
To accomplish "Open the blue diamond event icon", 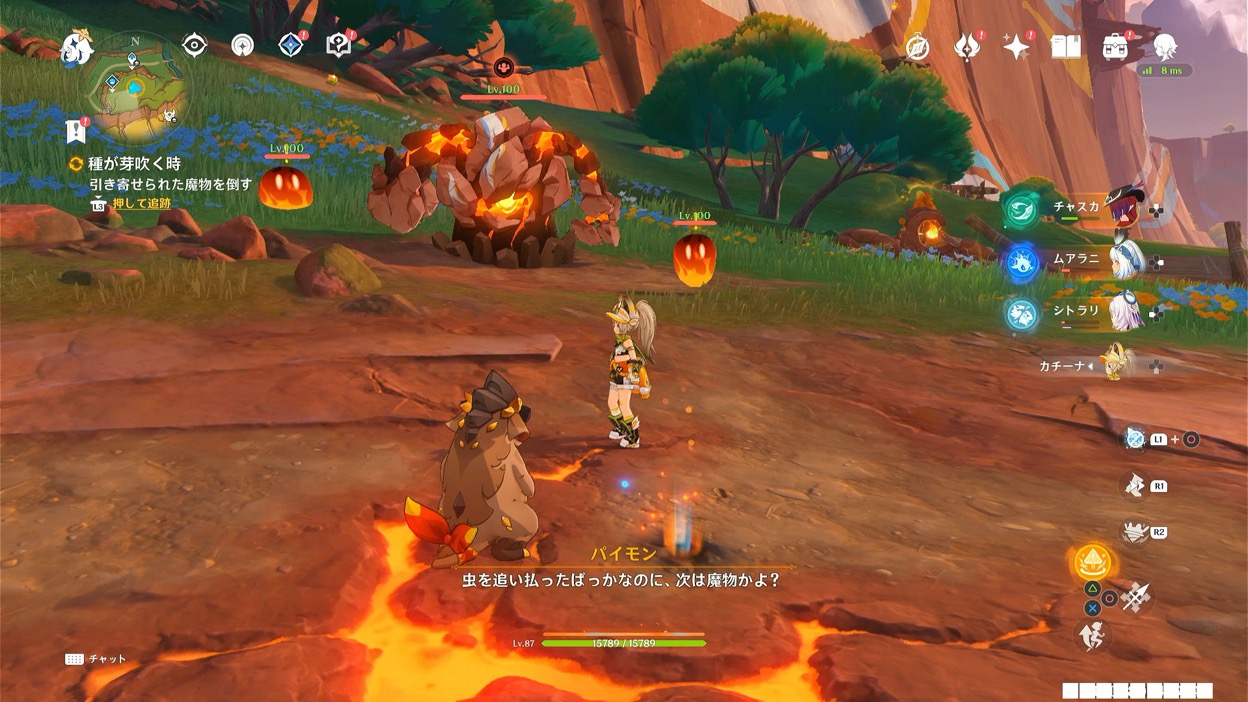I will point(290,46).
